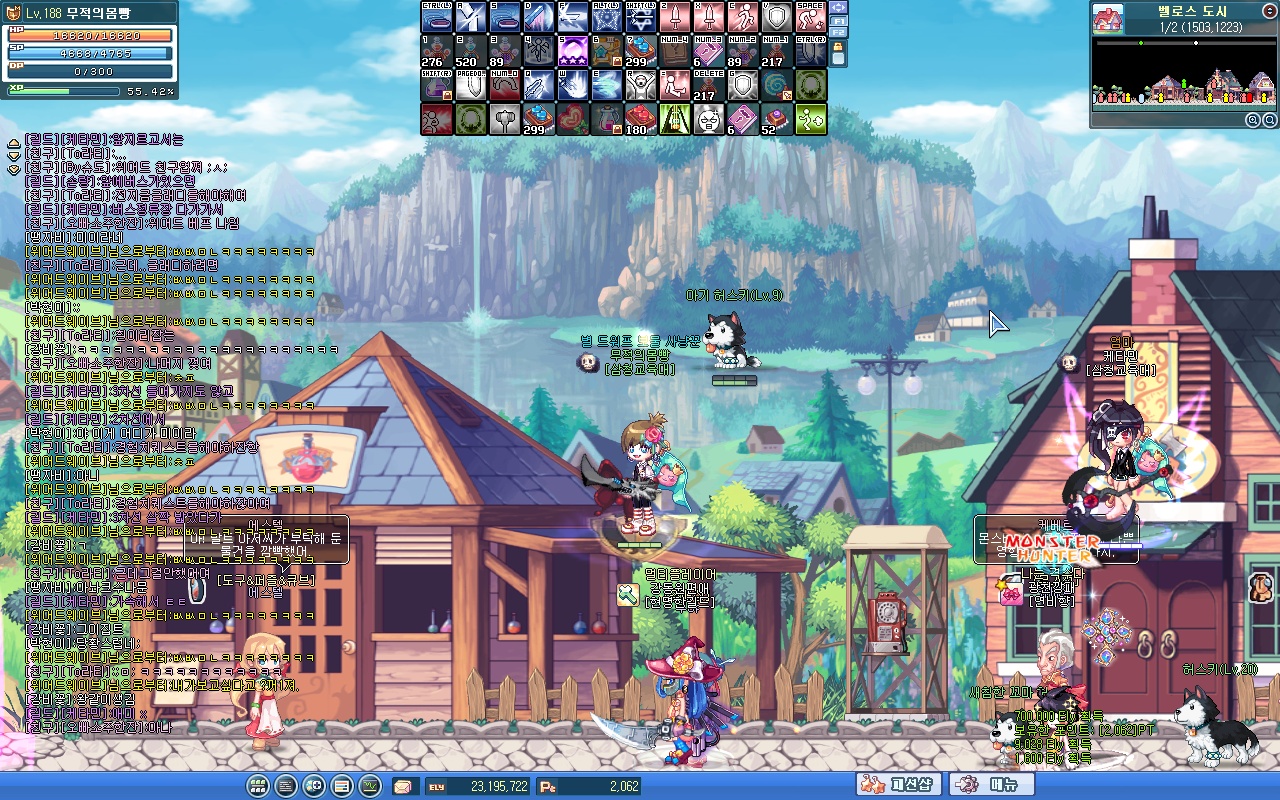1280x800 pixels.
Task: Open the green graph monitor icon in bottom bar
Action: tap(370, 786)
